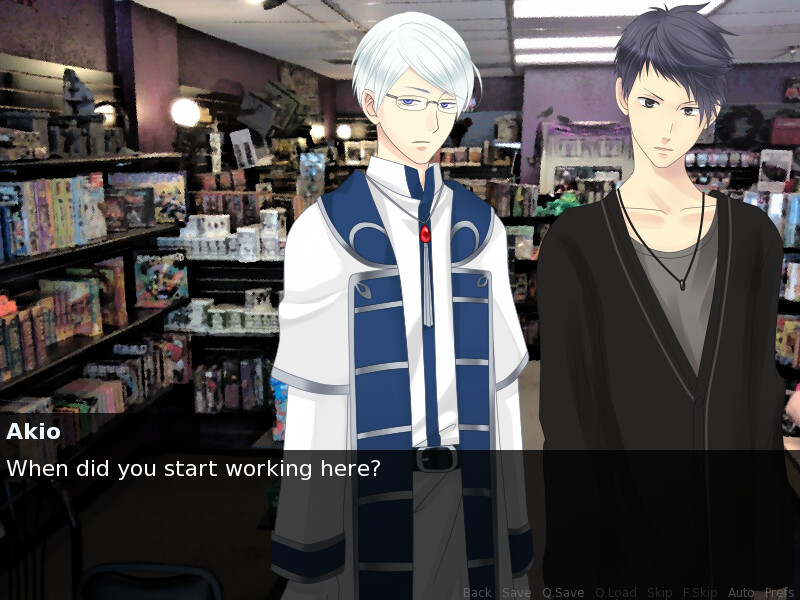Quick load with Q.Load
Image resolution: width=800 pixels, height=600 pixels.
pos(615,593)
